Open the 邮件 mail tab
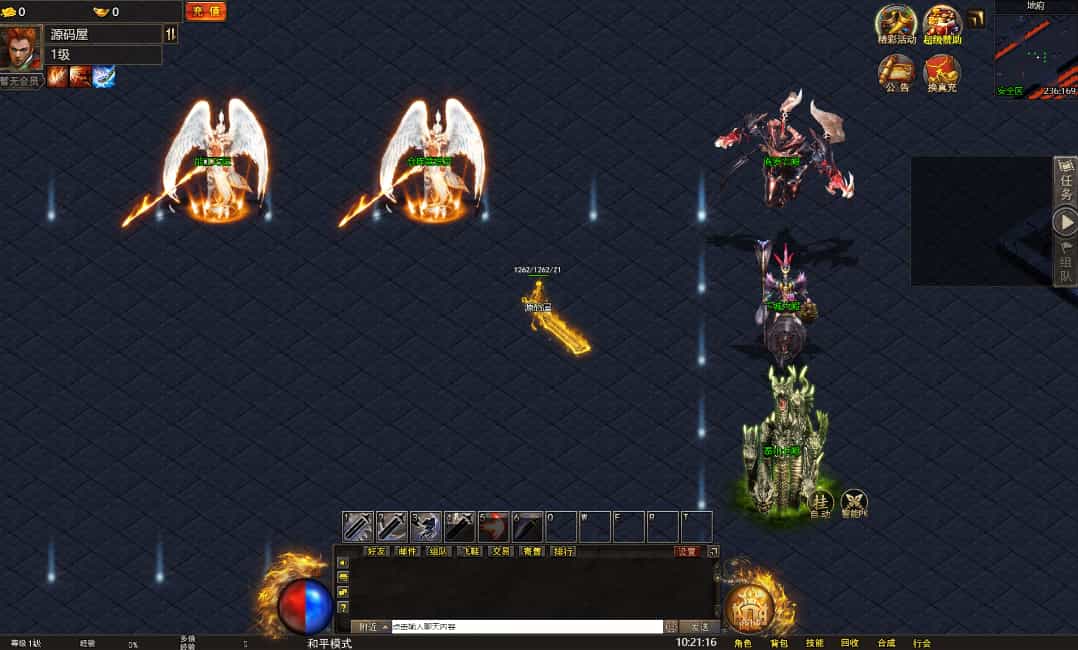Viewport: 1078px width, 650px height. 407,551
